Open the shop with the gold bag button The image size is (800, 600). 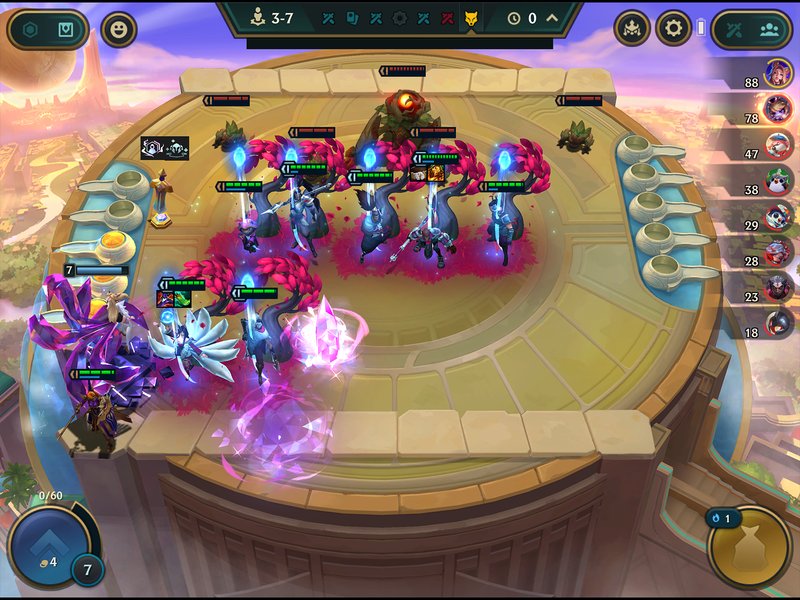point(748,547)
